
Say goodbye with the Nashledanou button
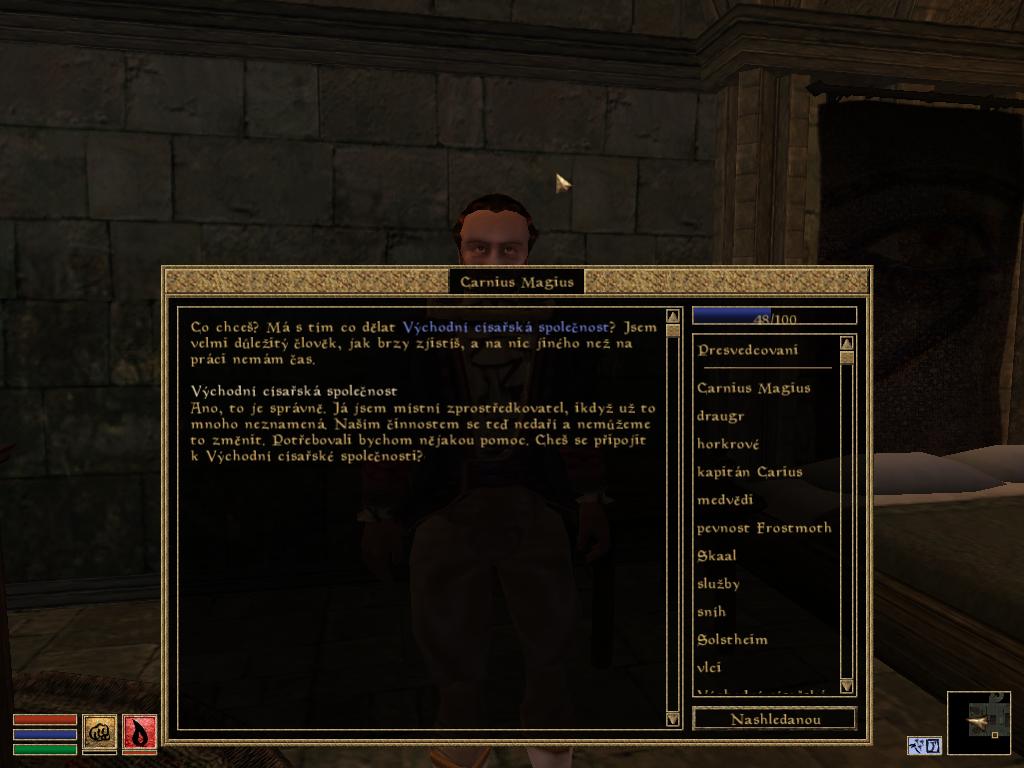(x=774, y=719)
